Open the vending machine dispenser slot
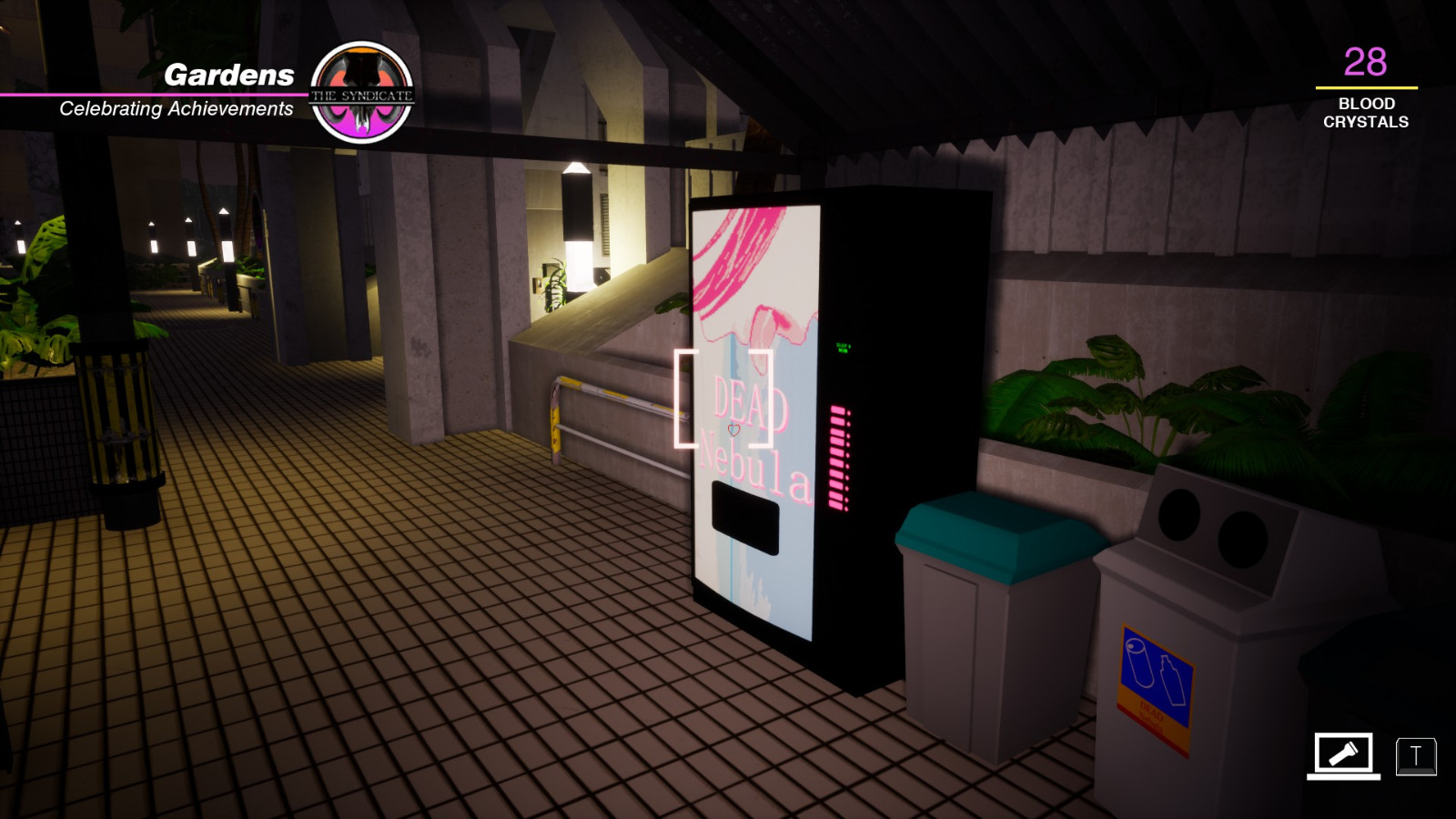This screenshot has width=1456, height=819. click(743, 519)
